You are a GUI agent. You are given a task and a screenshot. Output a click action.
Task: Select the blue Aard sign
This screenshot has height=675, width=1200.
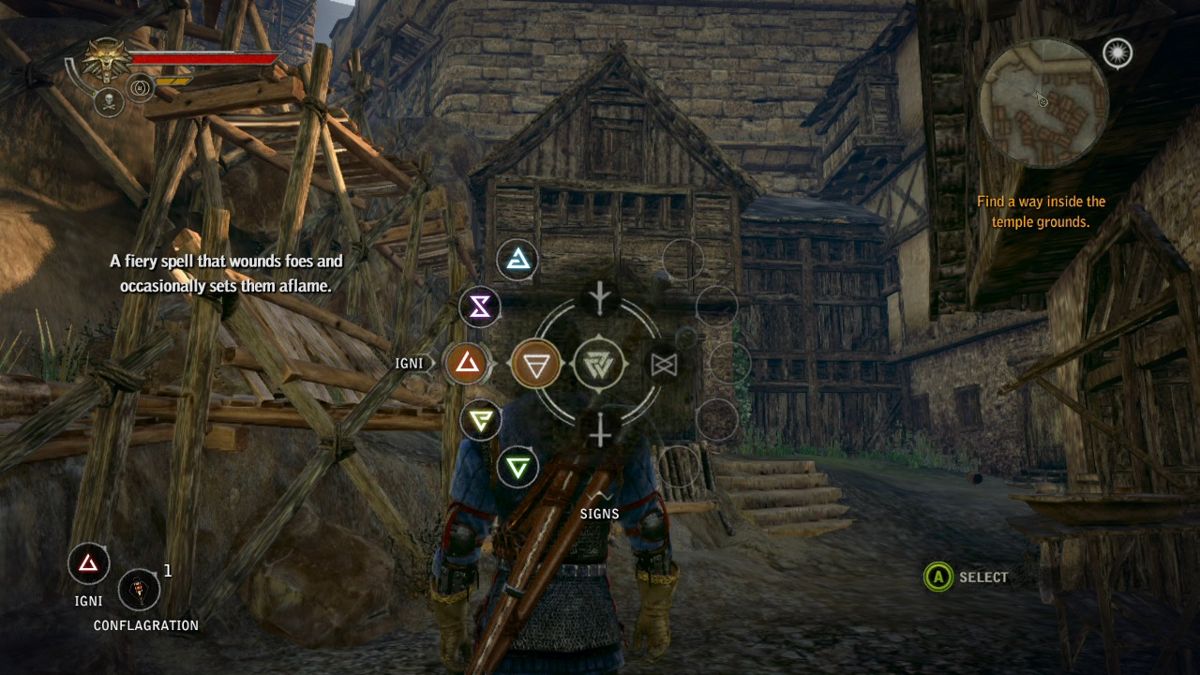tap(518, 260)
